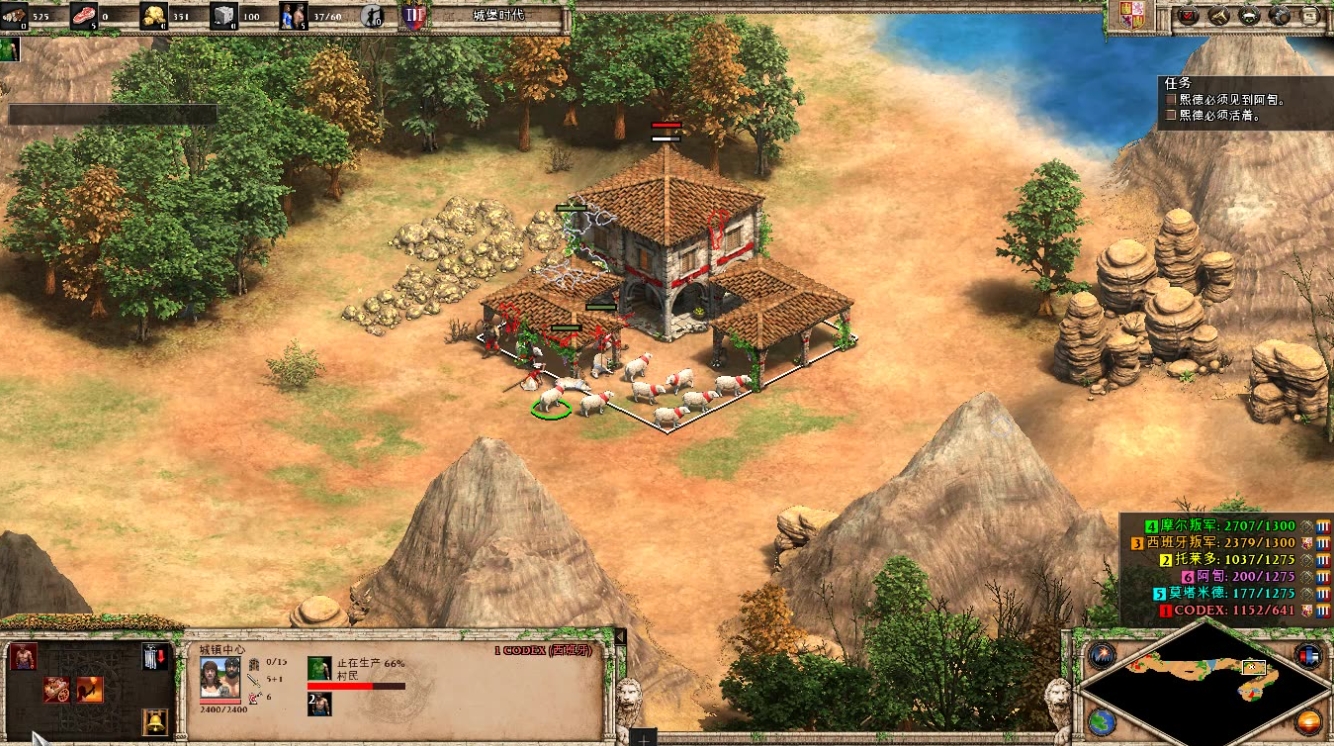Image resolution: width=1334 pixels, height=746 pixels.
Task: Research the Wheelbarrow upgrade
Action: [57, 690]
